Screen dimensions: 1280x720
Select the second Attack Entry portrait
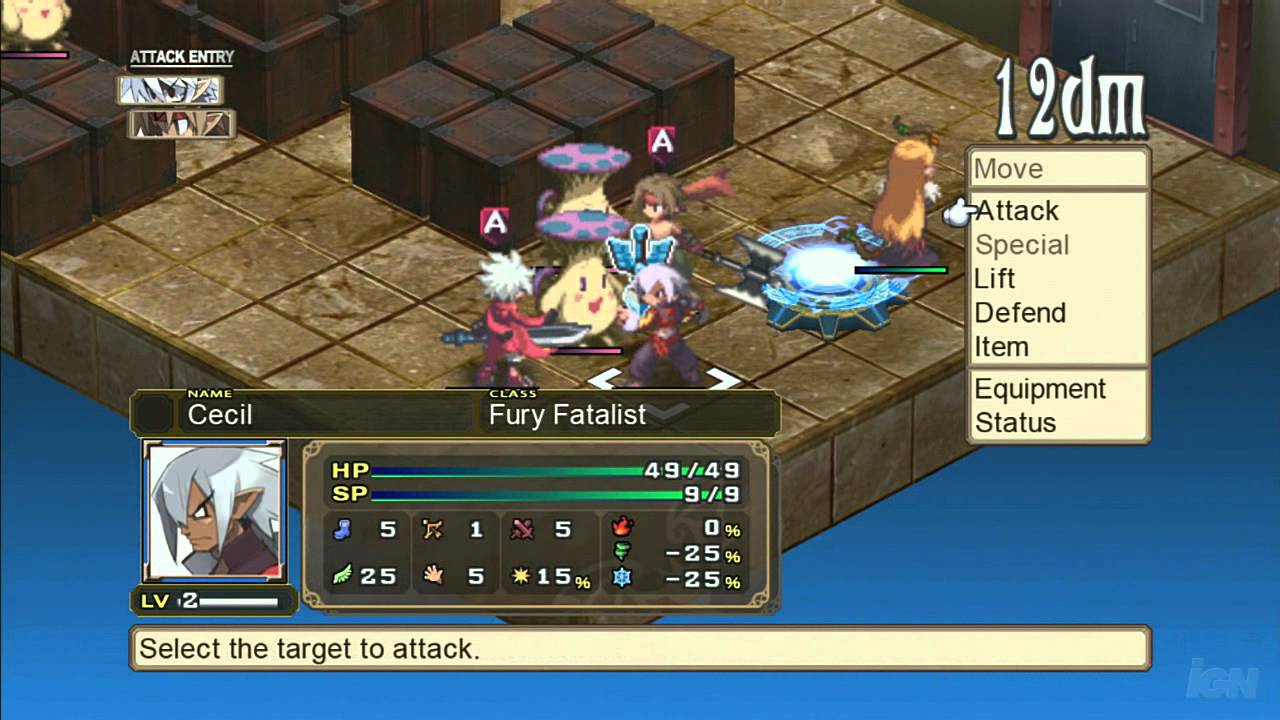pos(181,124)
